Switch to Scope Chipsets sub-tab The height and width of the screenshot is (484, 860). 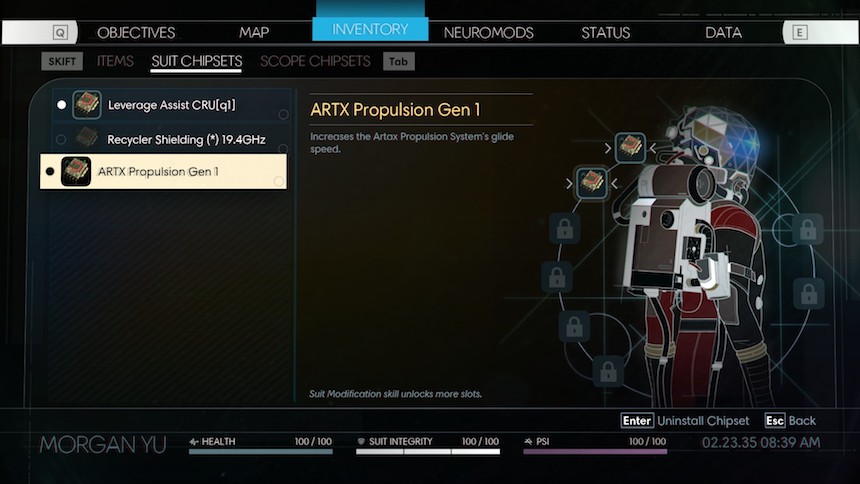[x=315, y=61]
